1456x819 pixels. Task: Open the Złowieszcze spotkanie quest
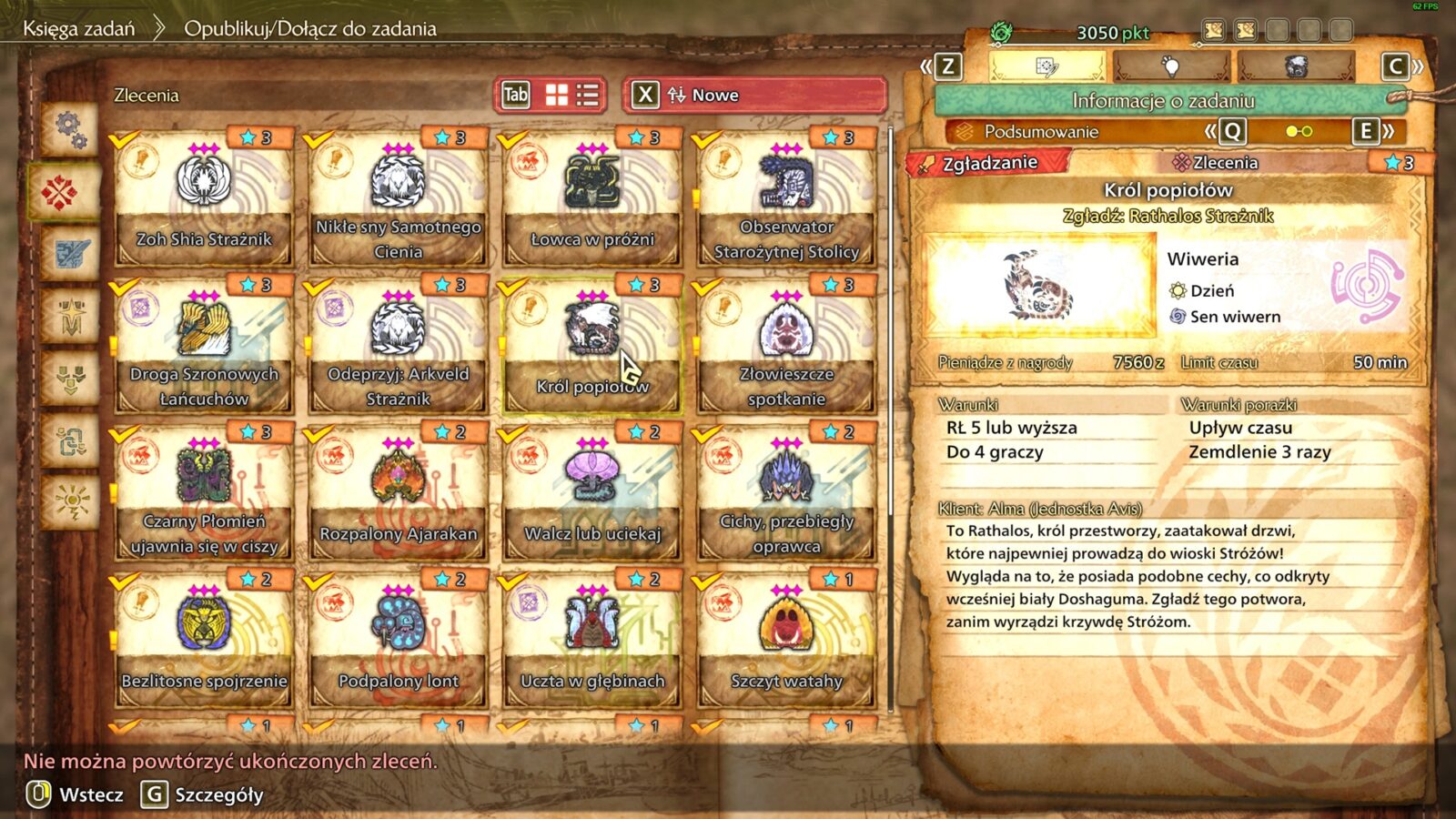coord(786,348)
